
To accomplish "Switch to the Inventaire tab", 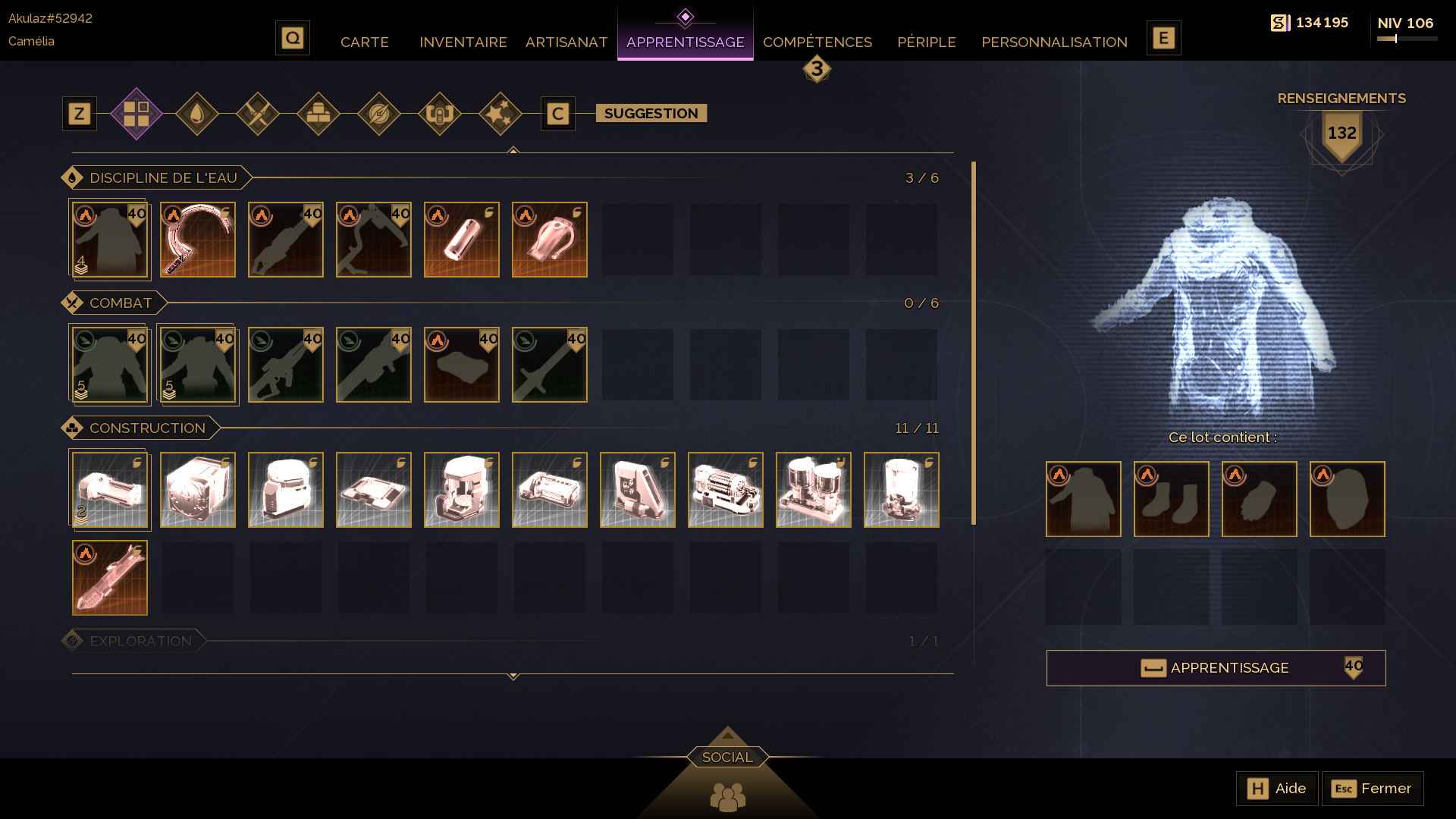I will tap(463, 42).
